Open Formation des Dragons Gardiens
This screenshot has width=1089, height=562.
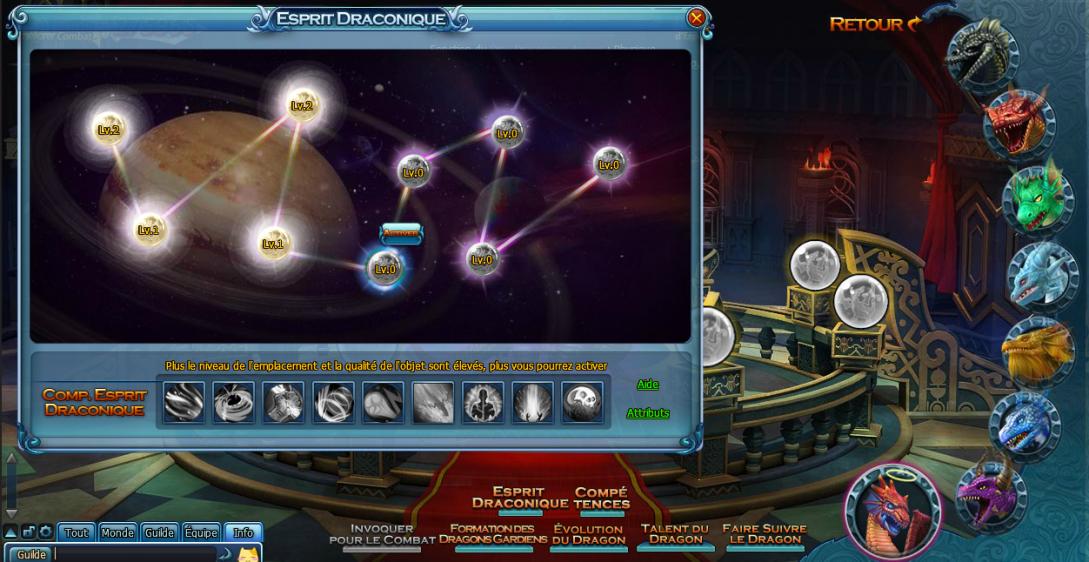tap(493, 534)
